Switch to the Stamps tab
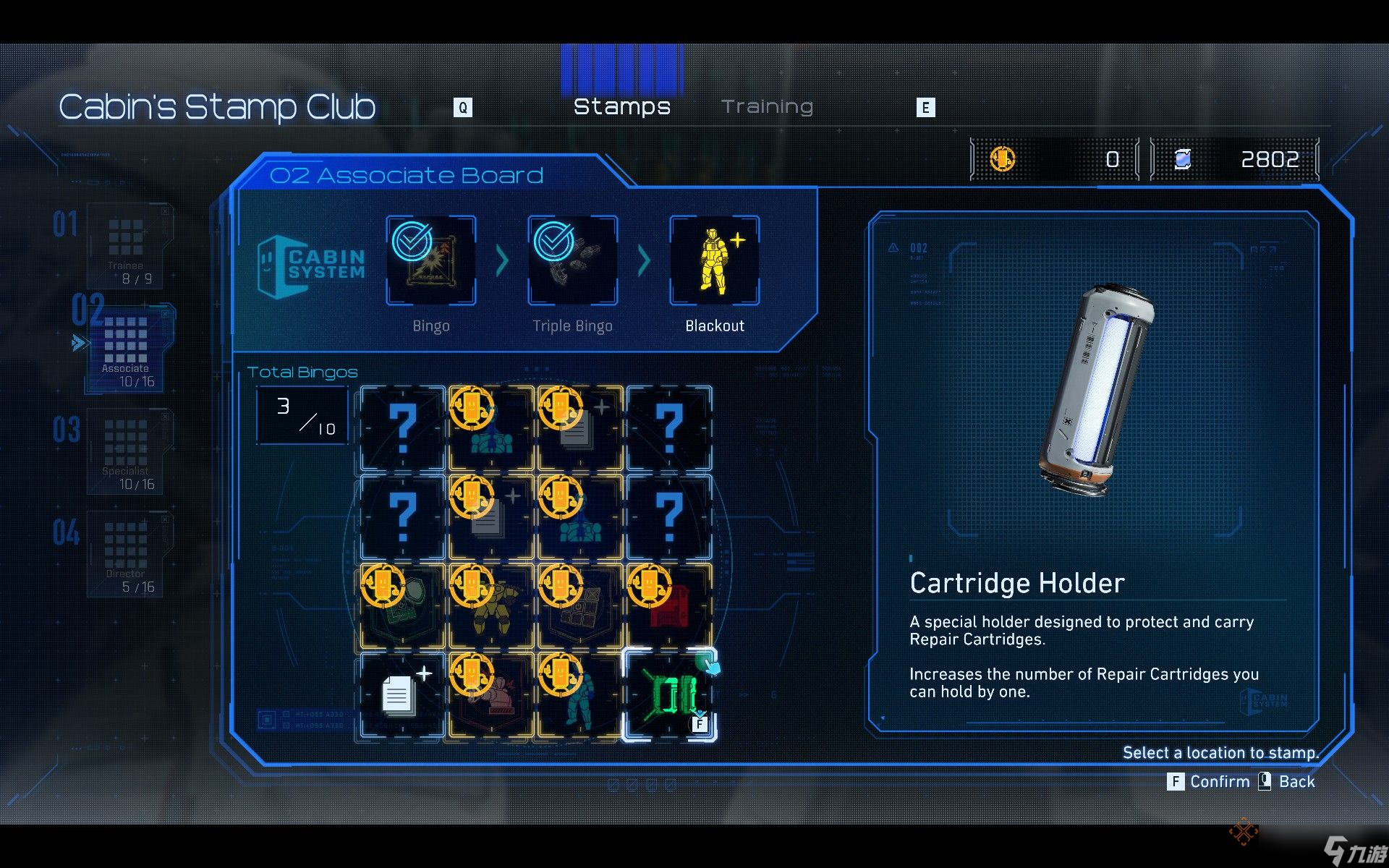 tap(621, 107)
